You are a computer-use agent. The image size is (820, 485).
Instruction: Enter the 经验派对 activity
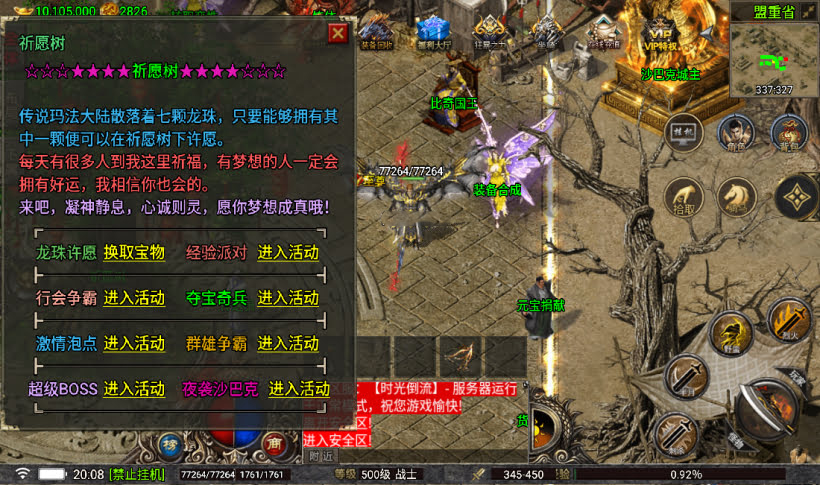point(288,253)
